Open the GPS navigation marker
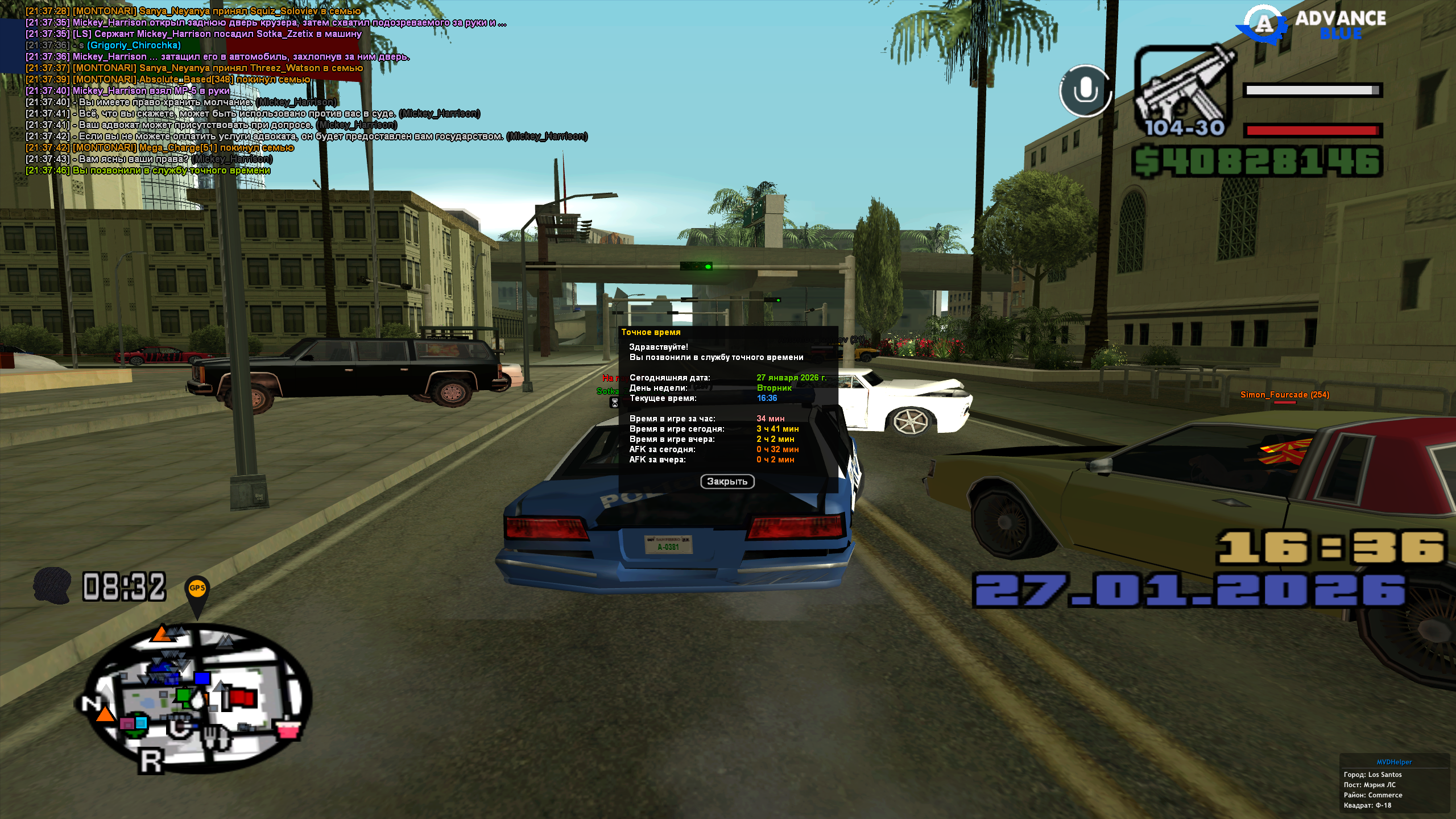This screenshot has height=819, width=1456. (197, 591)
